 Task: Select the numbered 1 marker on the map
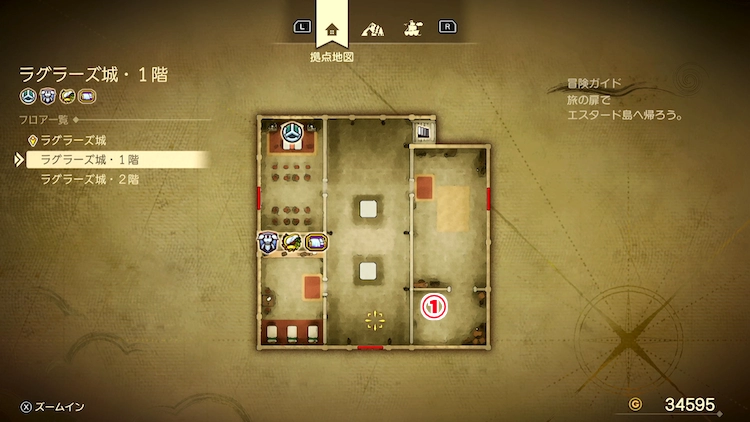click(x=435, y=307)
